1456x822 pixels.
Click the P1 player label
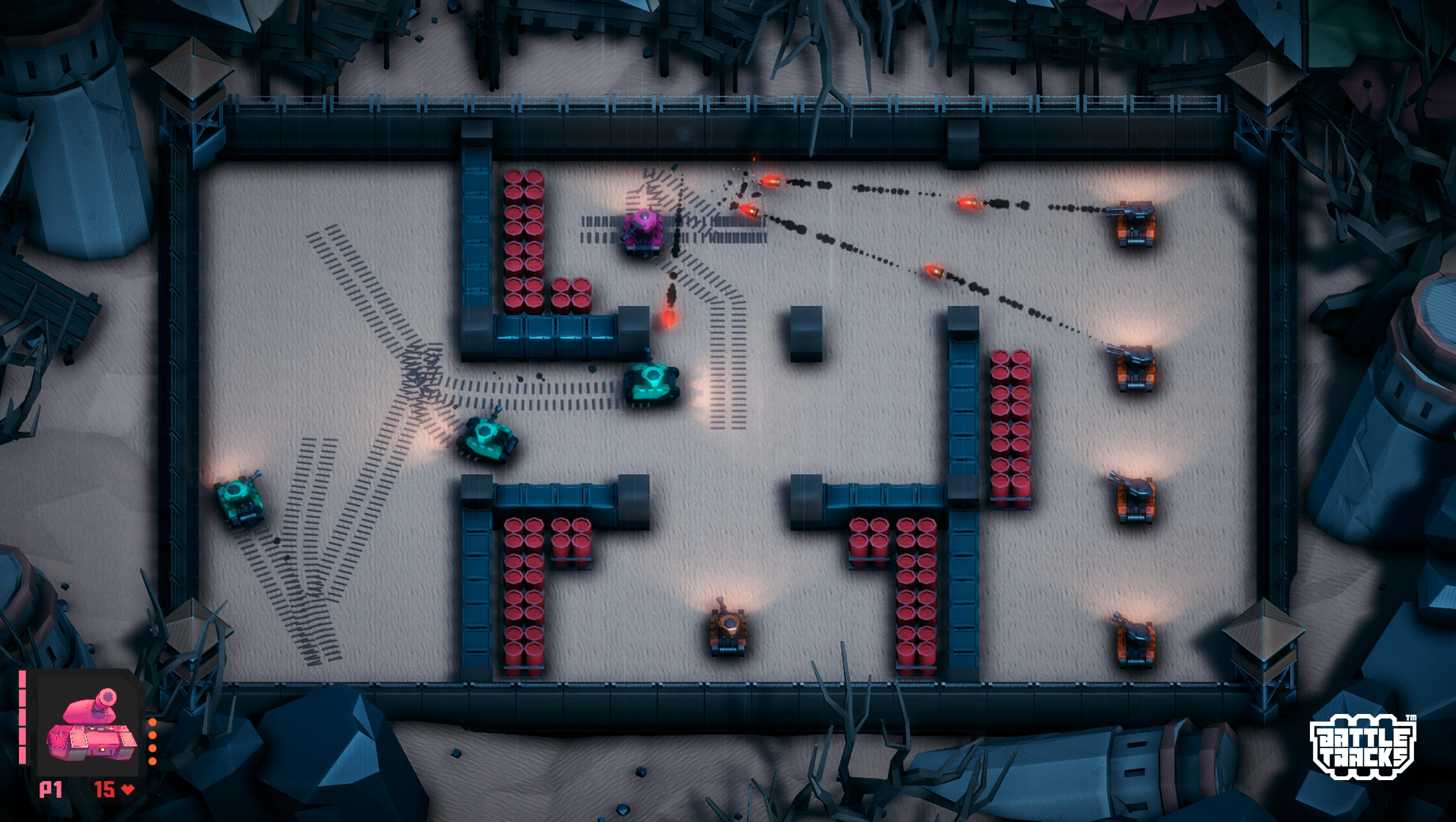point(49,790)
